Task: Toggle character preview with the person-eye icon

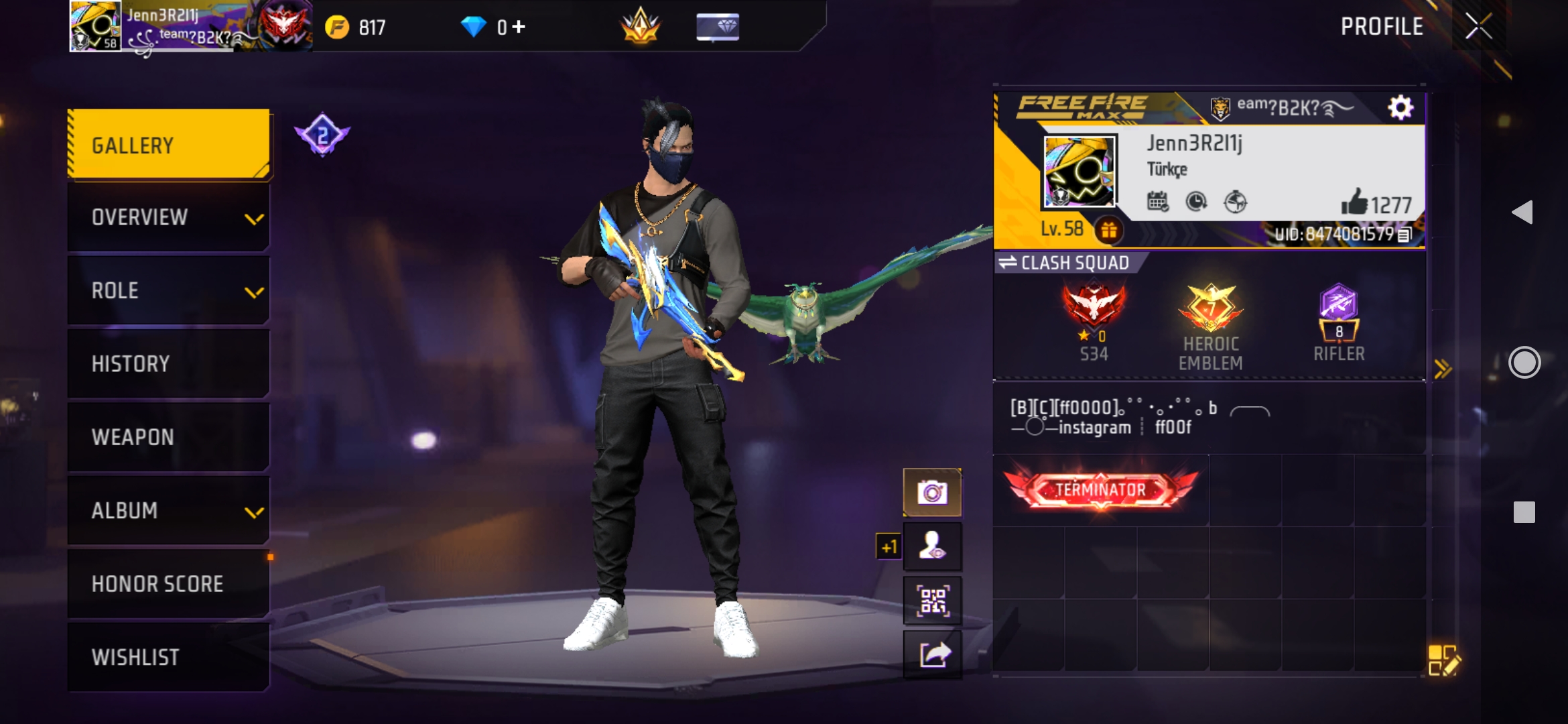Action: [x=933, y=546]
